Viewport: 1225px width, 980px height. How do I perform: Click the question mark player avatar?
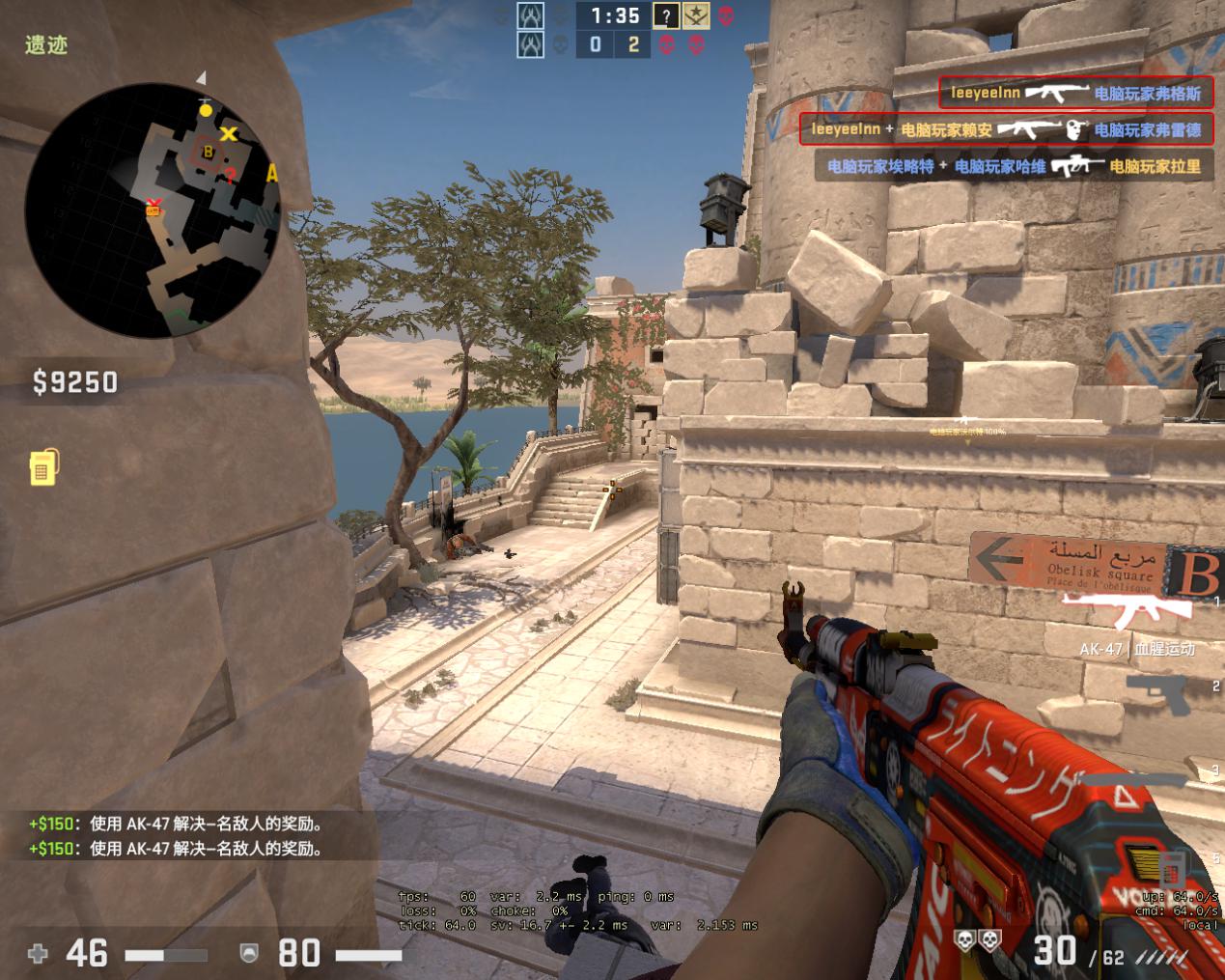click(666, 15)
